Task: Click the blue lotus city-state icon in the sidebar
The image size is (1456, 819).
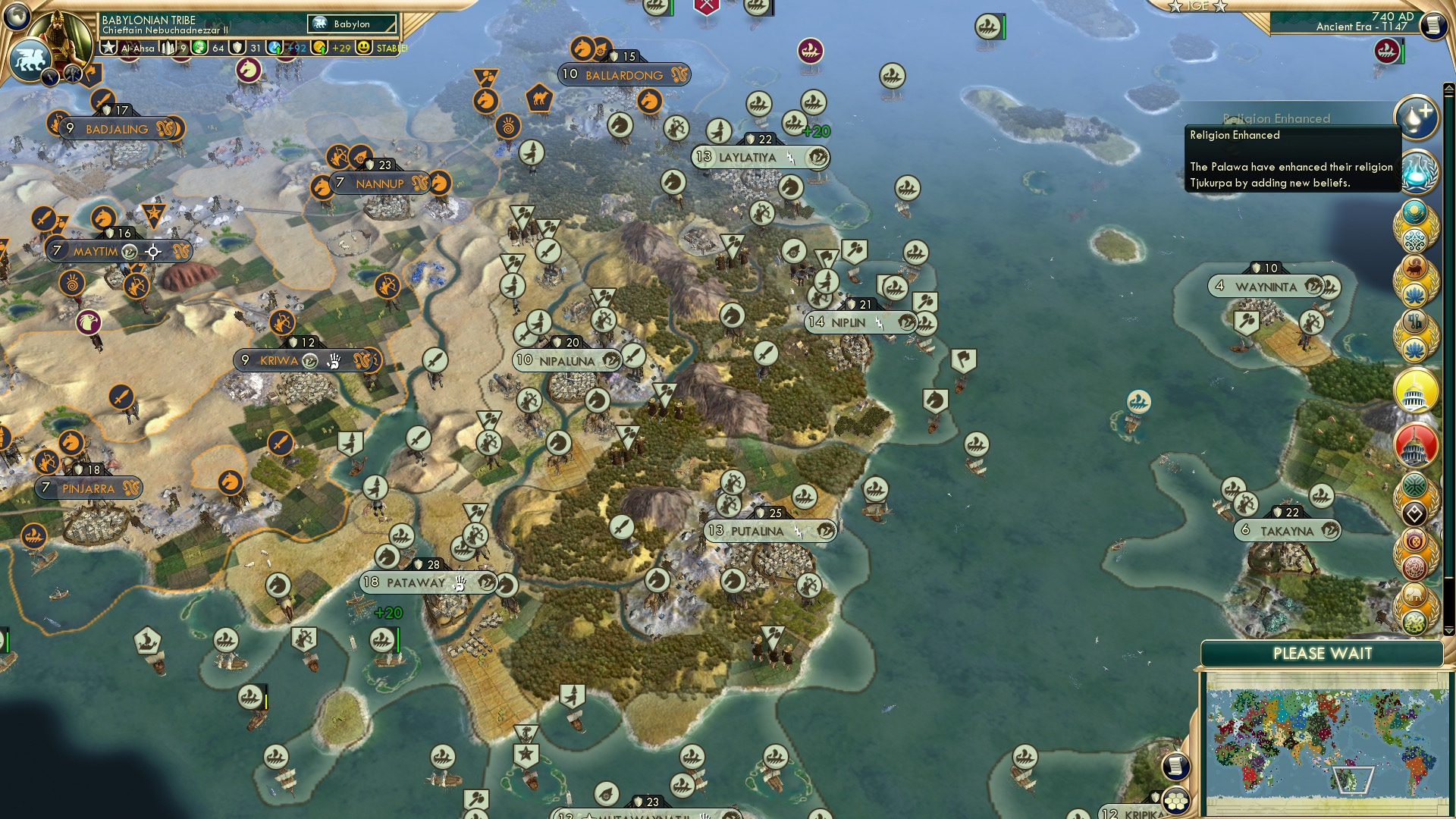Action: (x=1414, y=294)
